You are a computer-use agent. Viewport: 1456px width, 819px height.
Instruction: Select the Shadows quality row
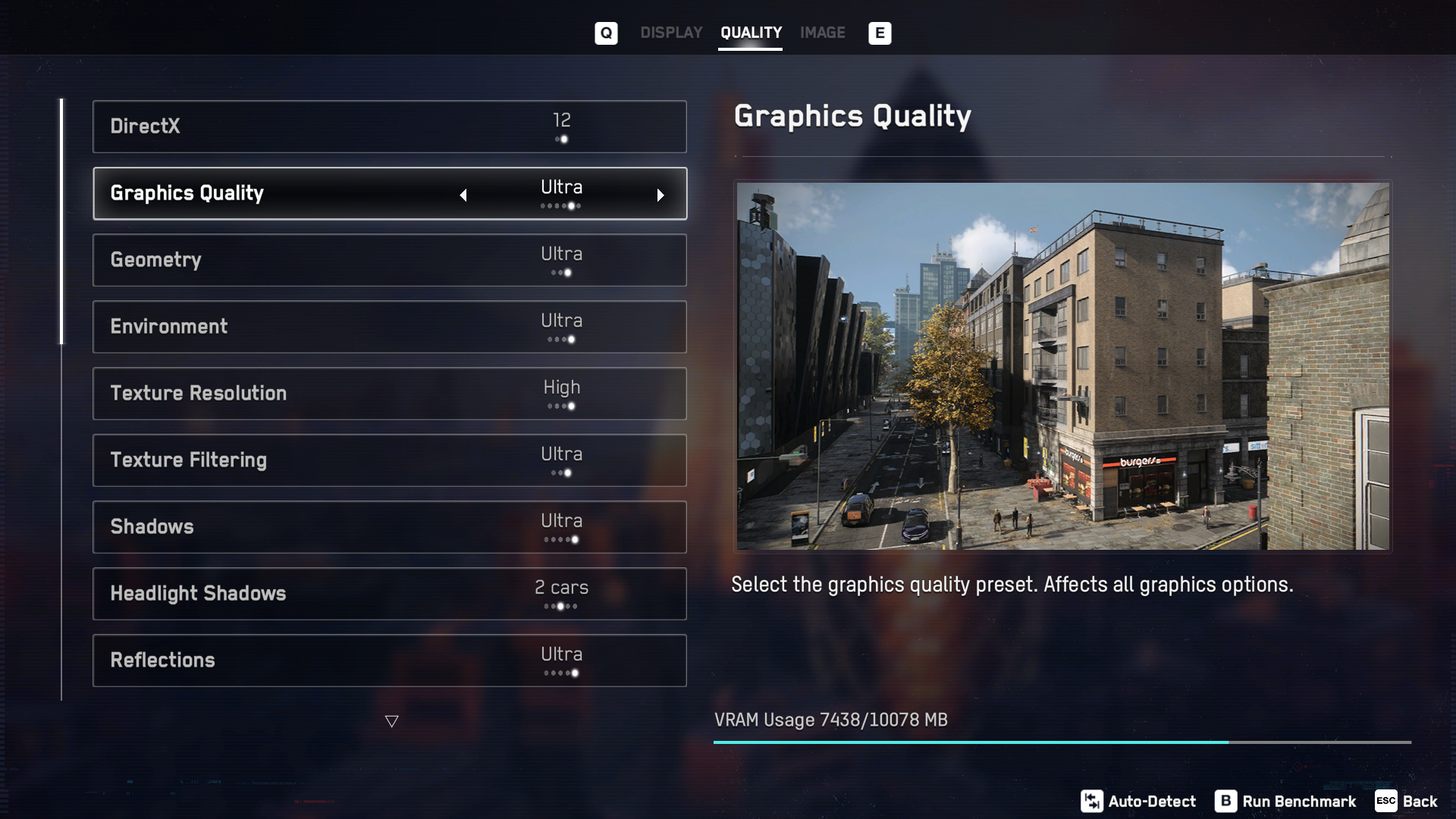click(389, 527)
